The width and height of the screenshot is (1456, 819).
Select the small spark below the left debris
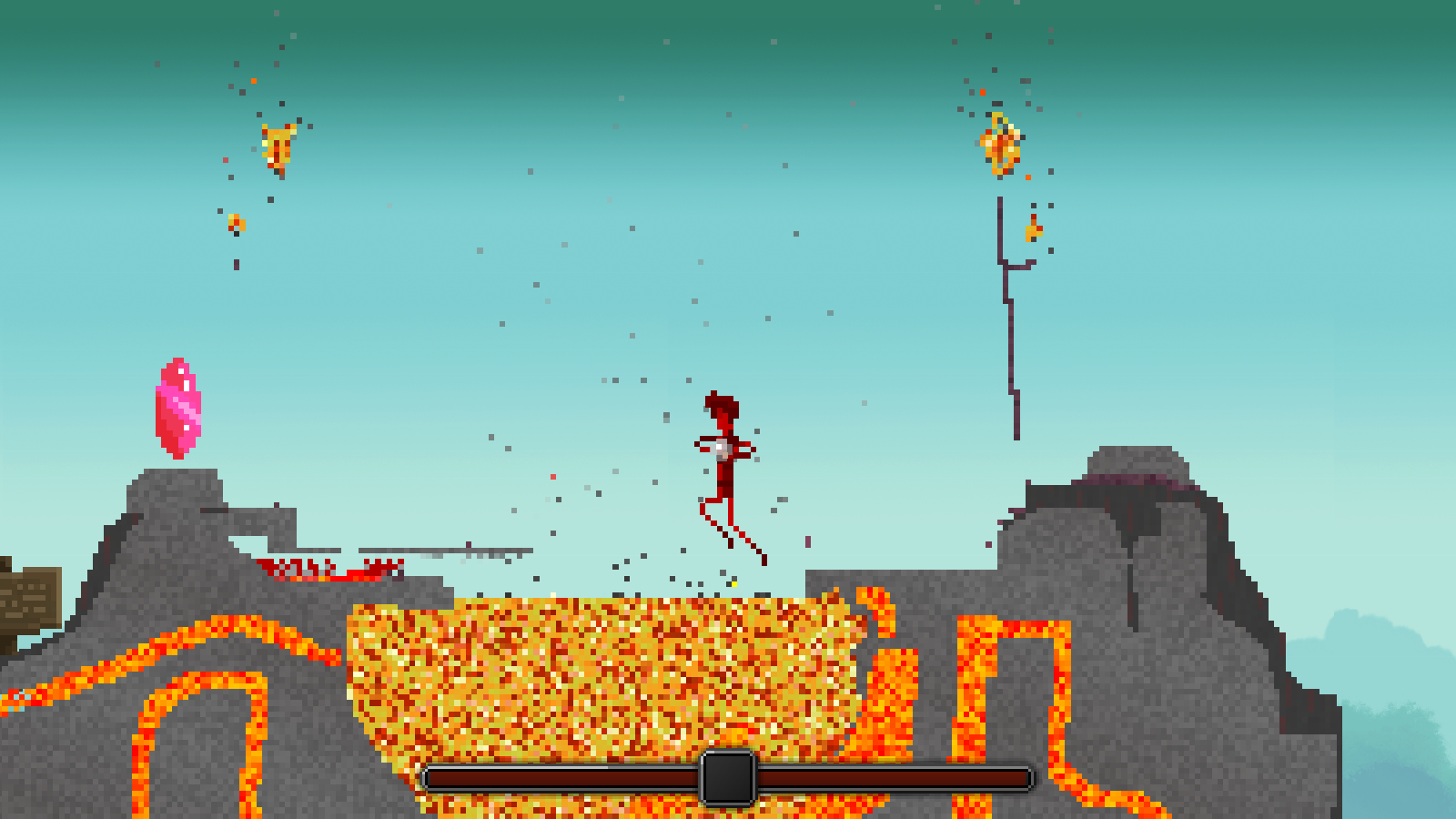click(x=237, y=220)
